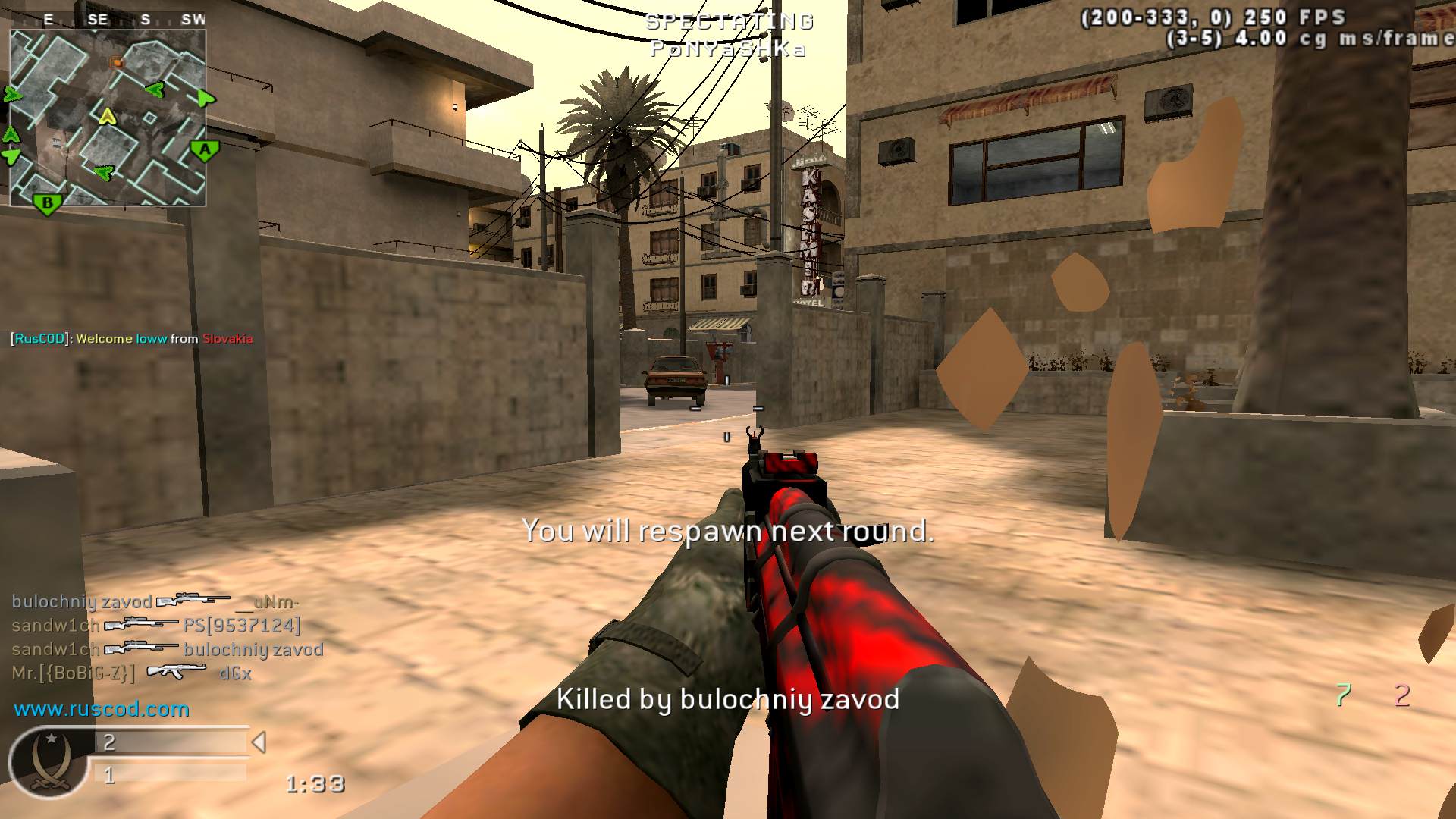Select bomb site B marker on minimap
Screen dimensions: 1456x819
tap(48, 203)
